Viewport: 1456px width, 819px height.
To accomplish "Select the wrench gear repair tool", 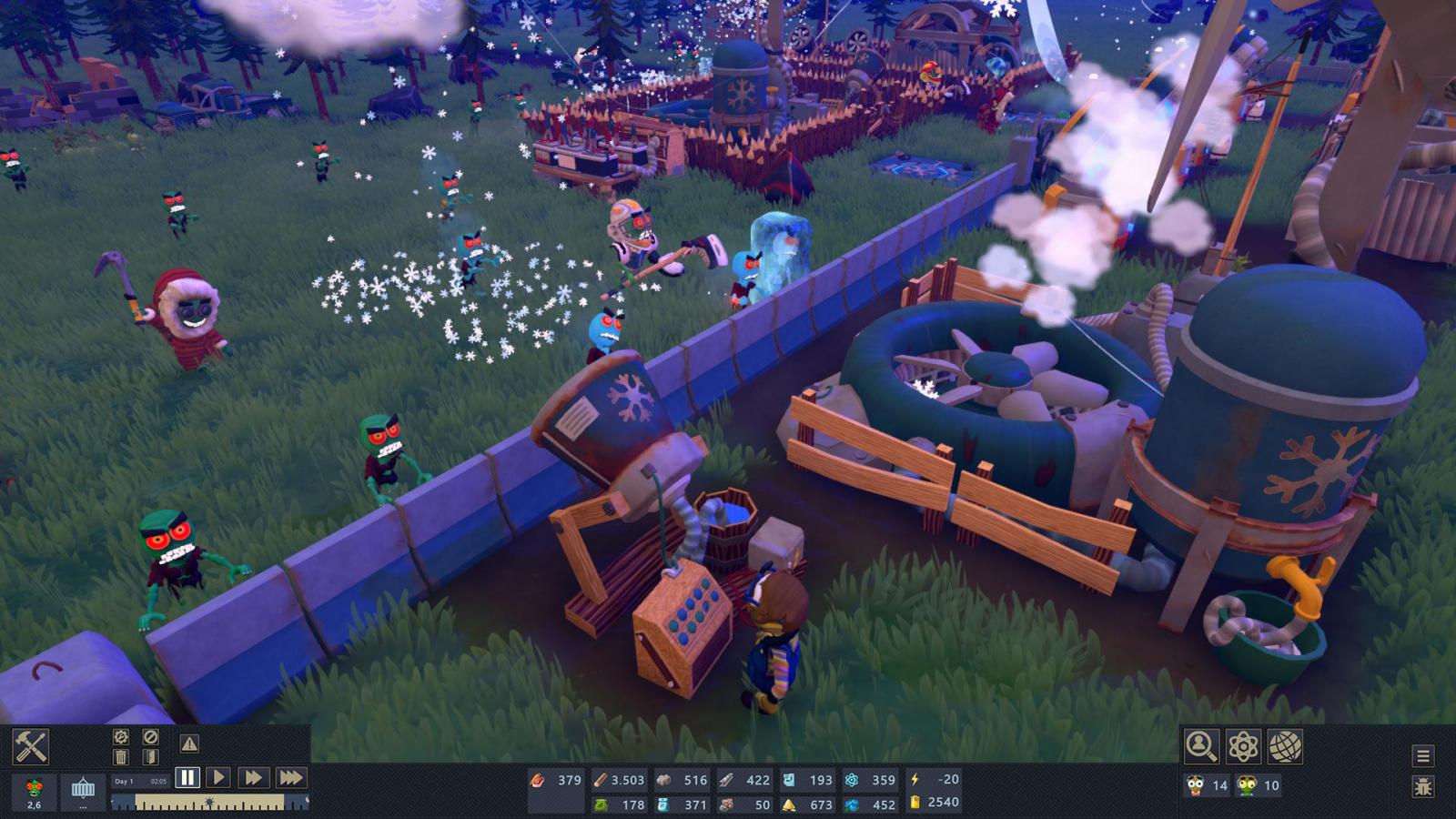I will (121, 737).
